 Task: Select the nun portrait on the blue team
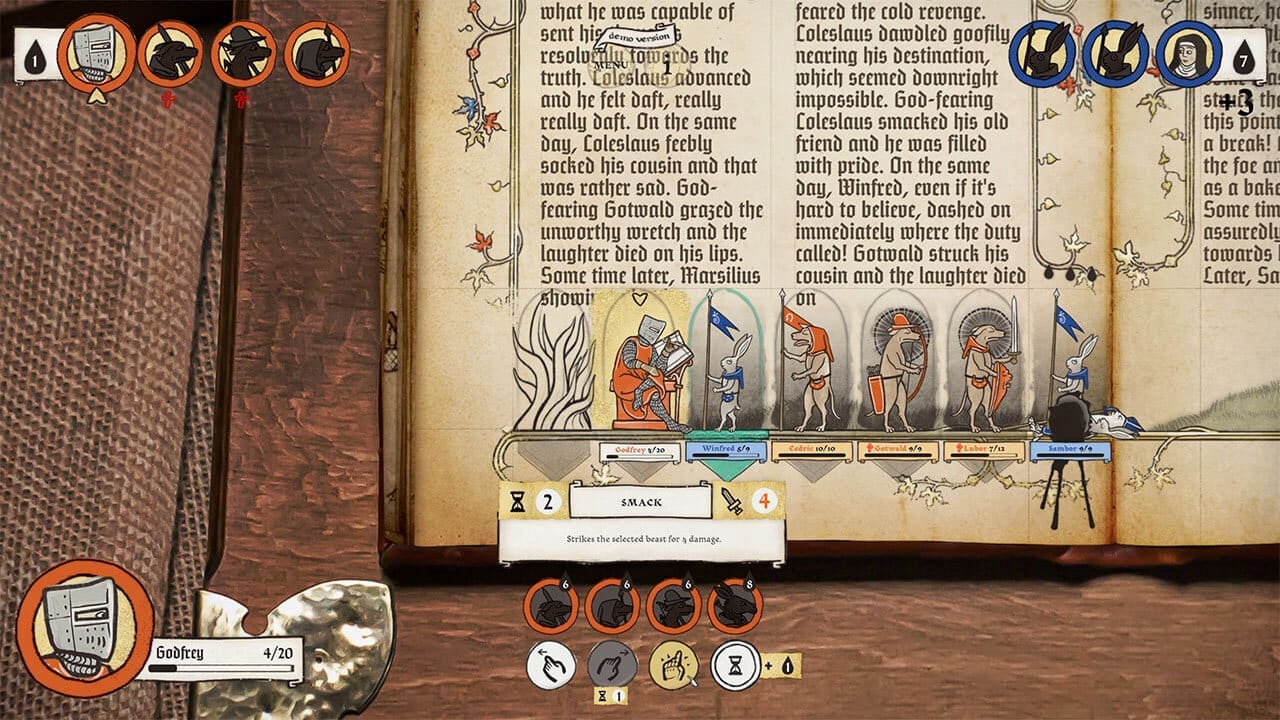pyautogui.click(x=1189, y=53)
